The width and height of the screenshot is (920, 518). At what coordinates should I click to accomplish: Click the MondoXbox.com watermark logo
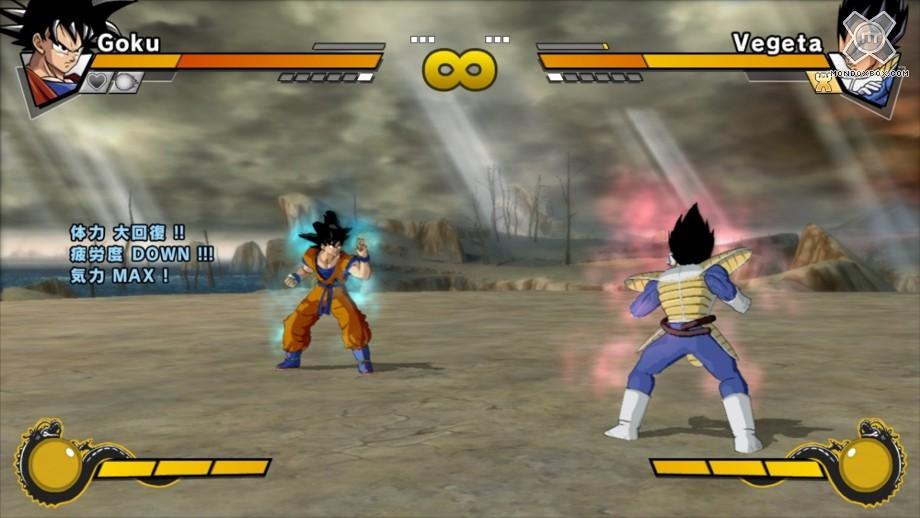(866, 48)
